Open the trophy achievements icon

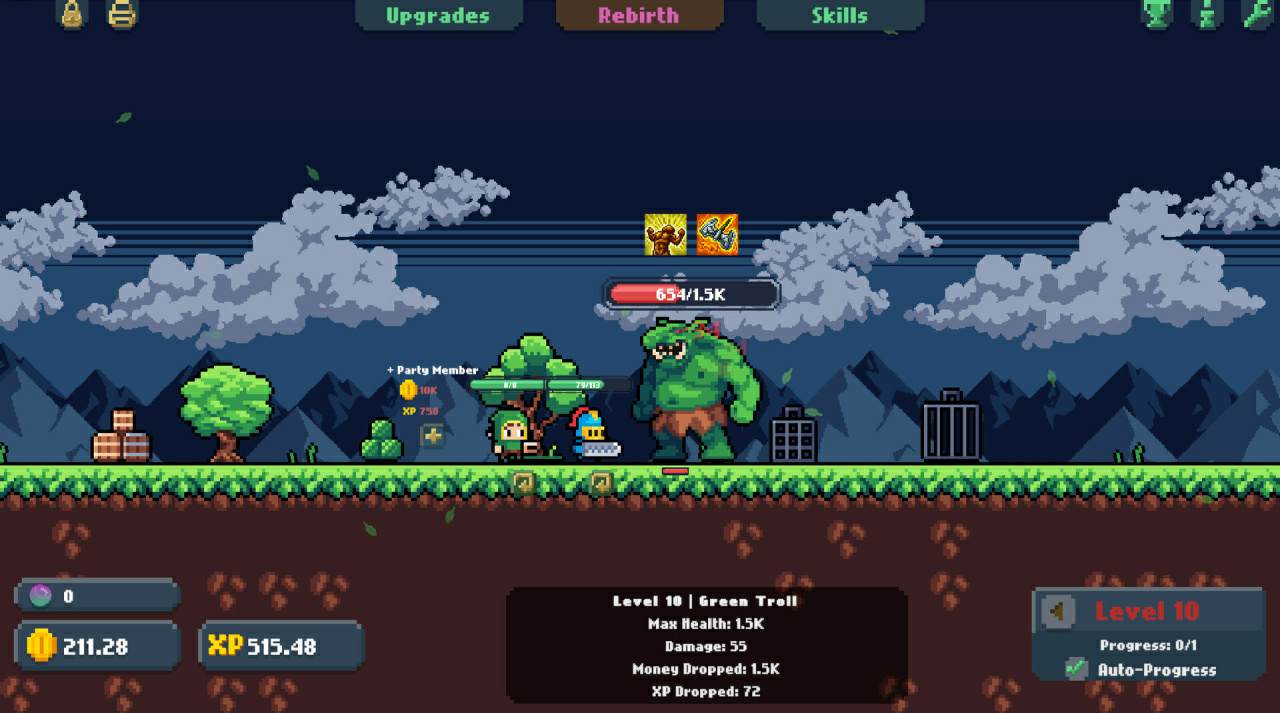(1157, 13)
